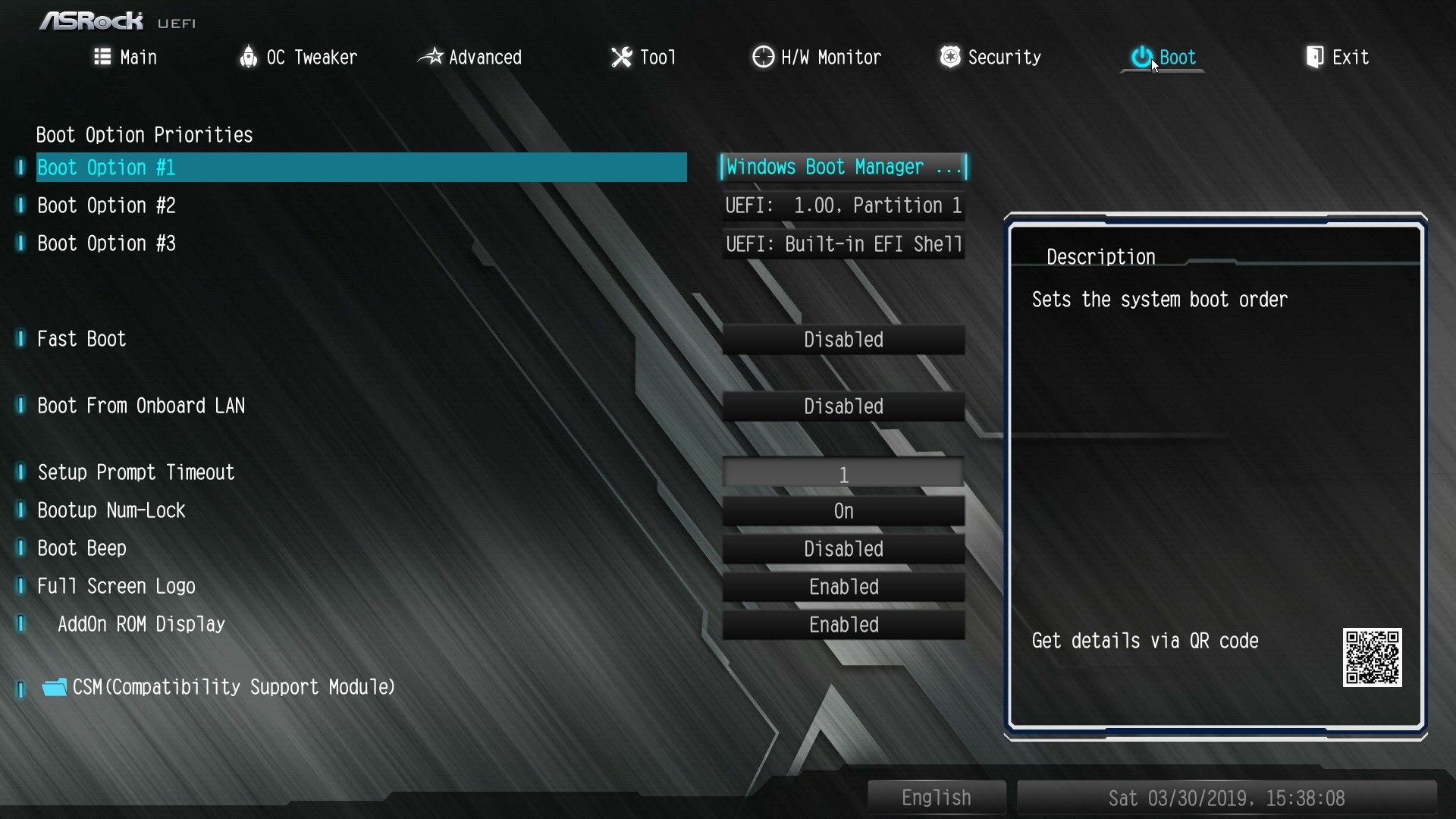Click the Exit tab
This screenshot has width=1456, height=819.
[x=1337, y=57]
